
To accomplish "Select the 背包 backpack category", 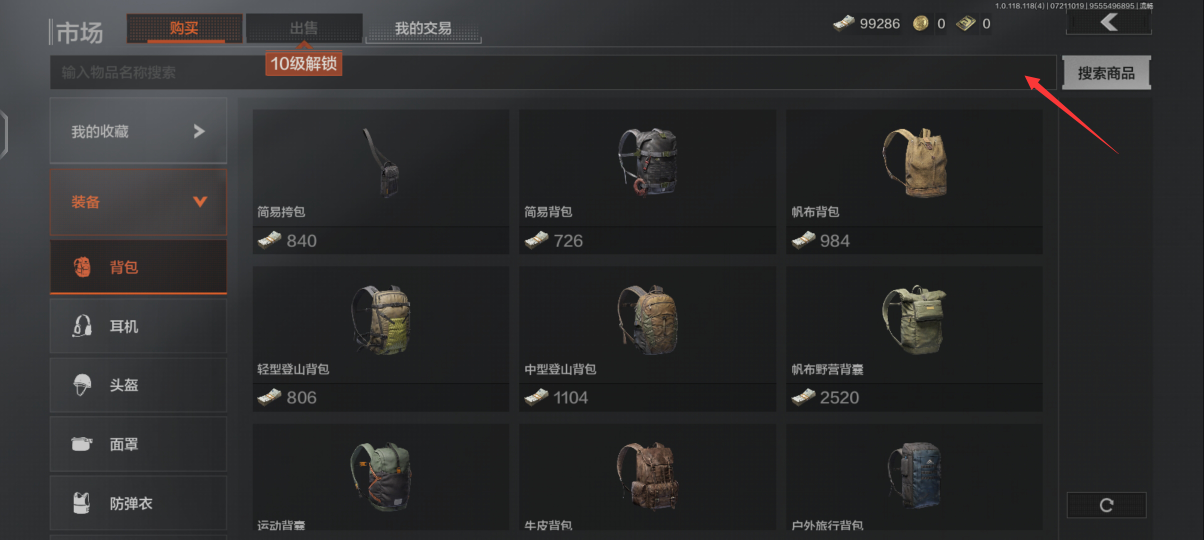I will (x=138, y=267).
